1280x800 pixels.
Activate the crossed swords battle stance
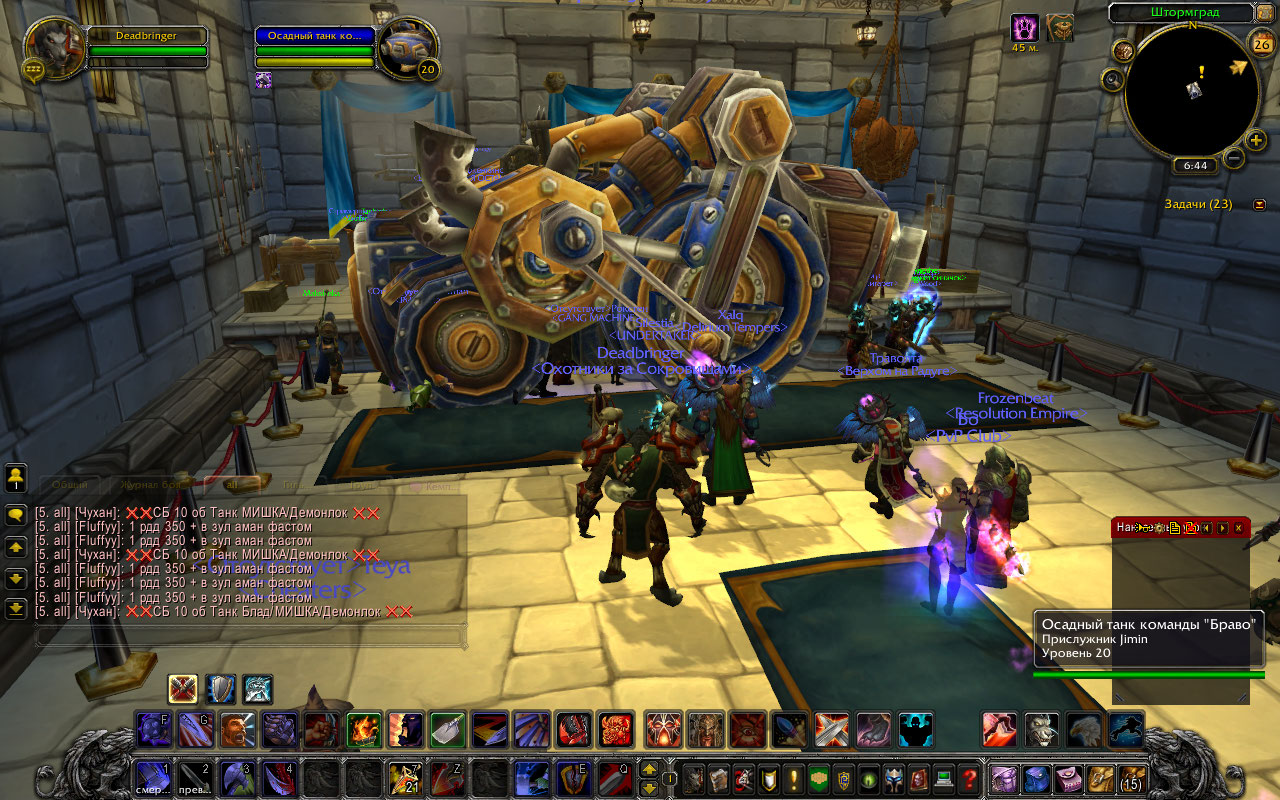[x=183, y=689]
